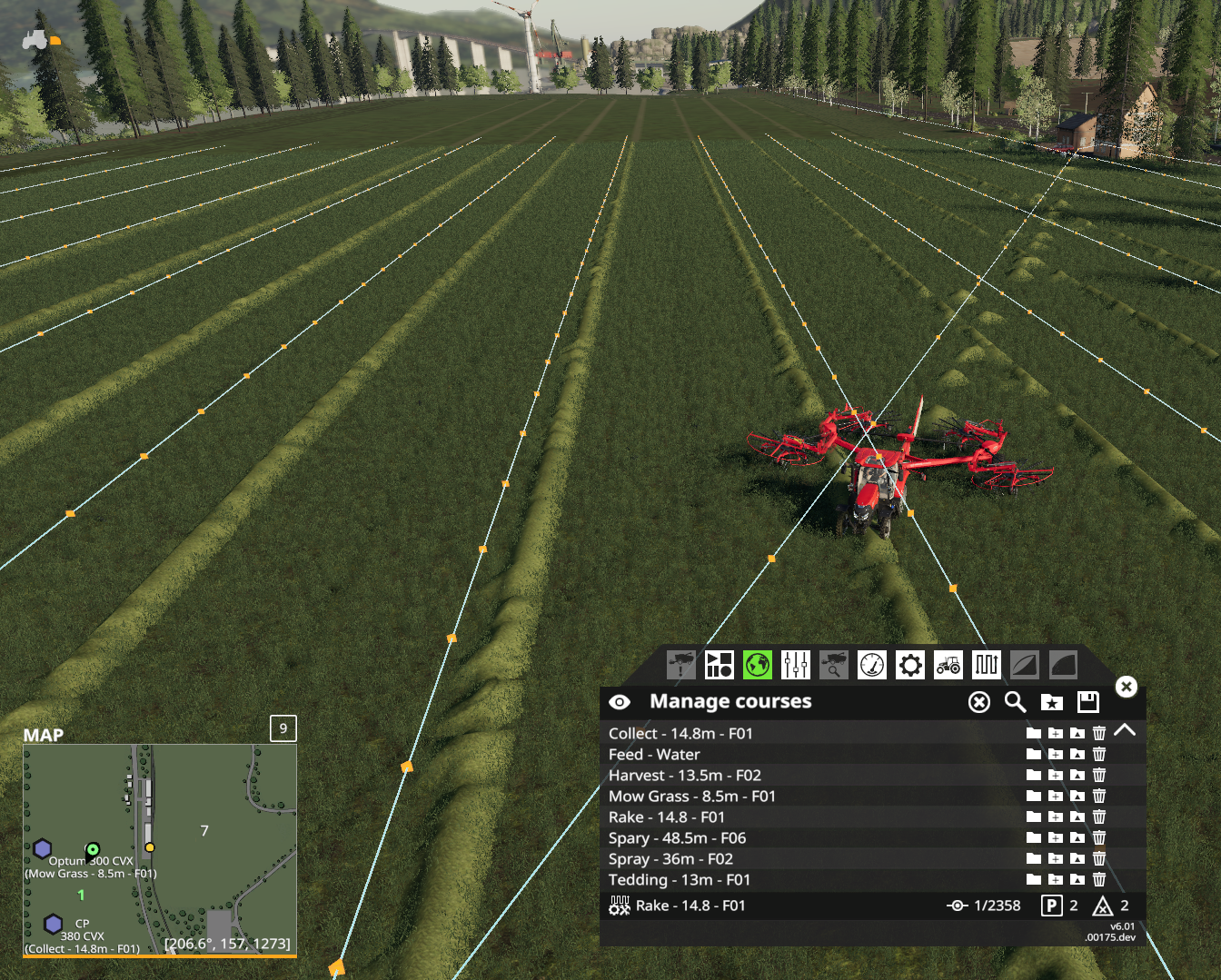Screen dimensions: 1221x980
Task: Open the advanced settings sliders tab
Action: [795, 665]
